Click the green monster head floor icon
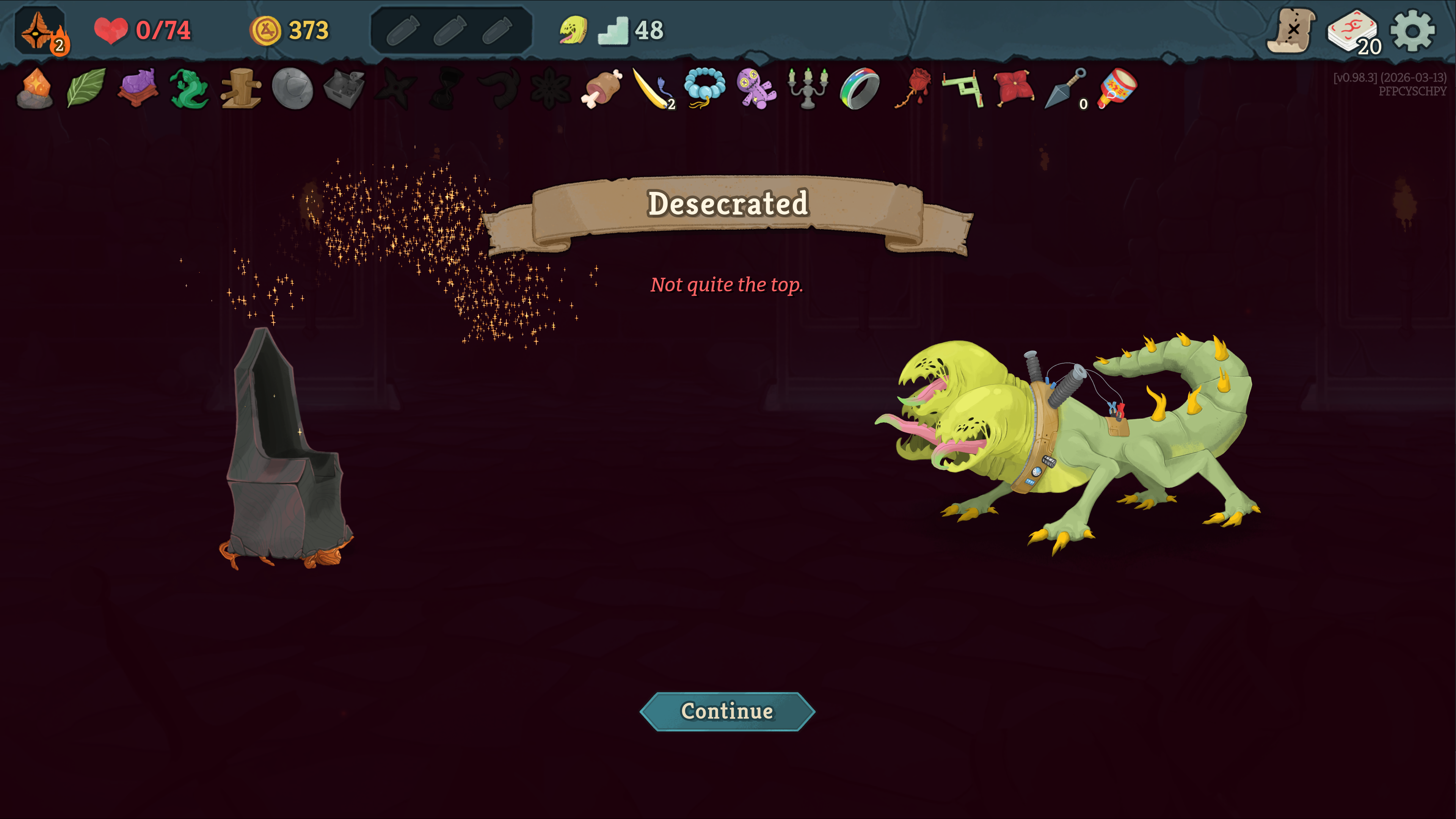Image resolution: width=1456 pixels, height=819 pixels. click(573, 30)
